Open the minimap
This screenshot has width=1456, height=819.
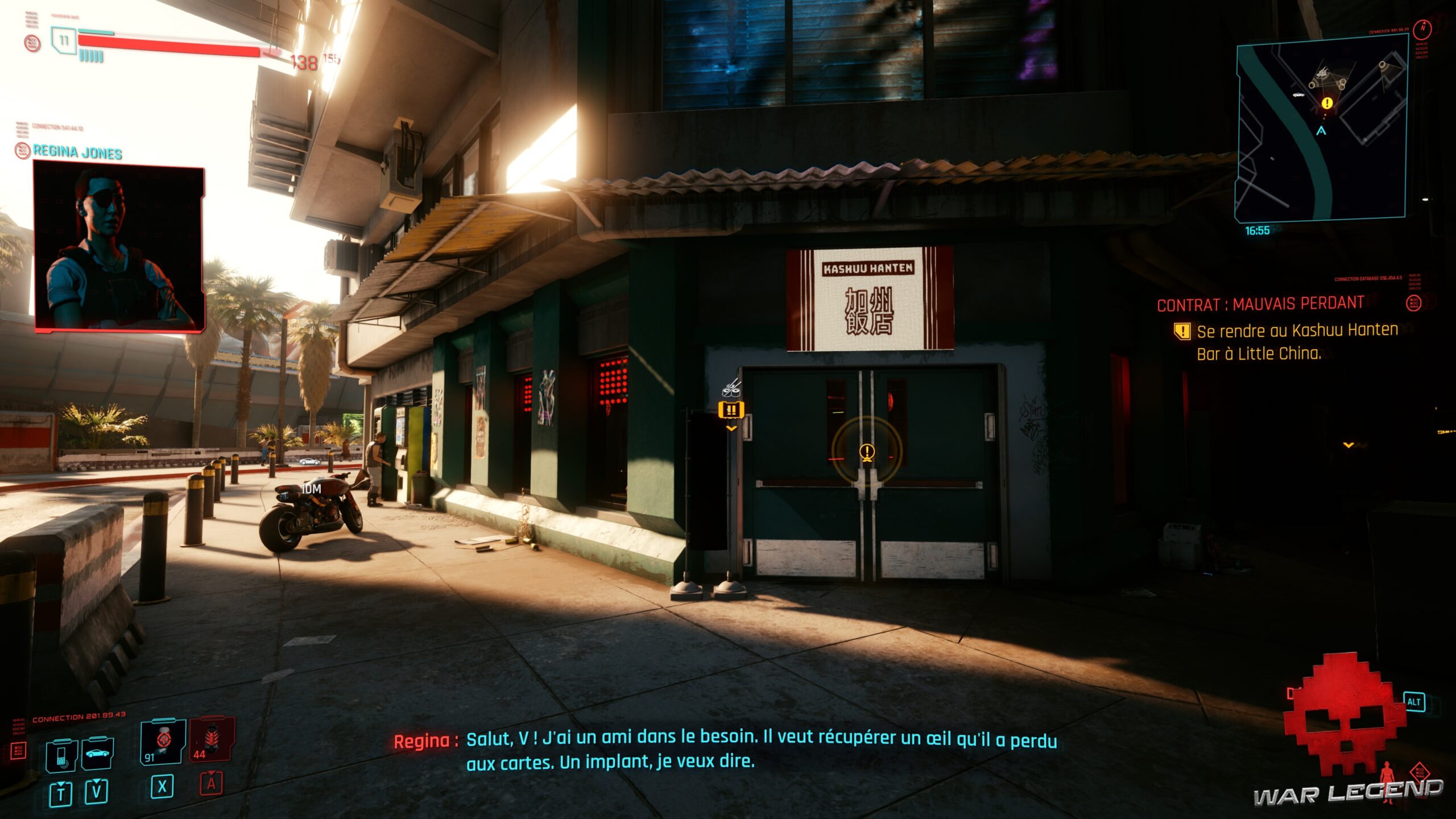pos(1321,129)
